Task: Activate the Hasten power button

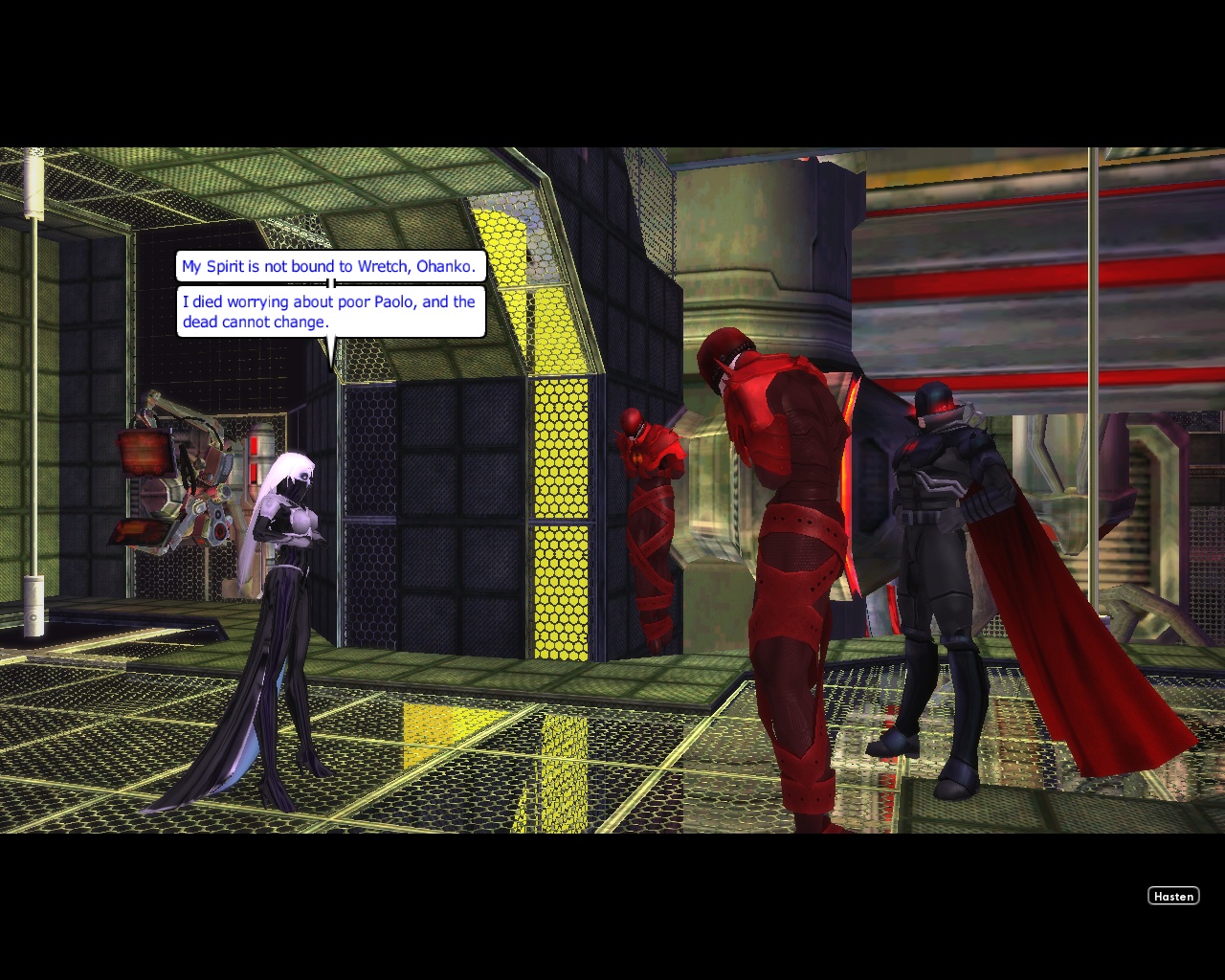Action: point(1173,896)
